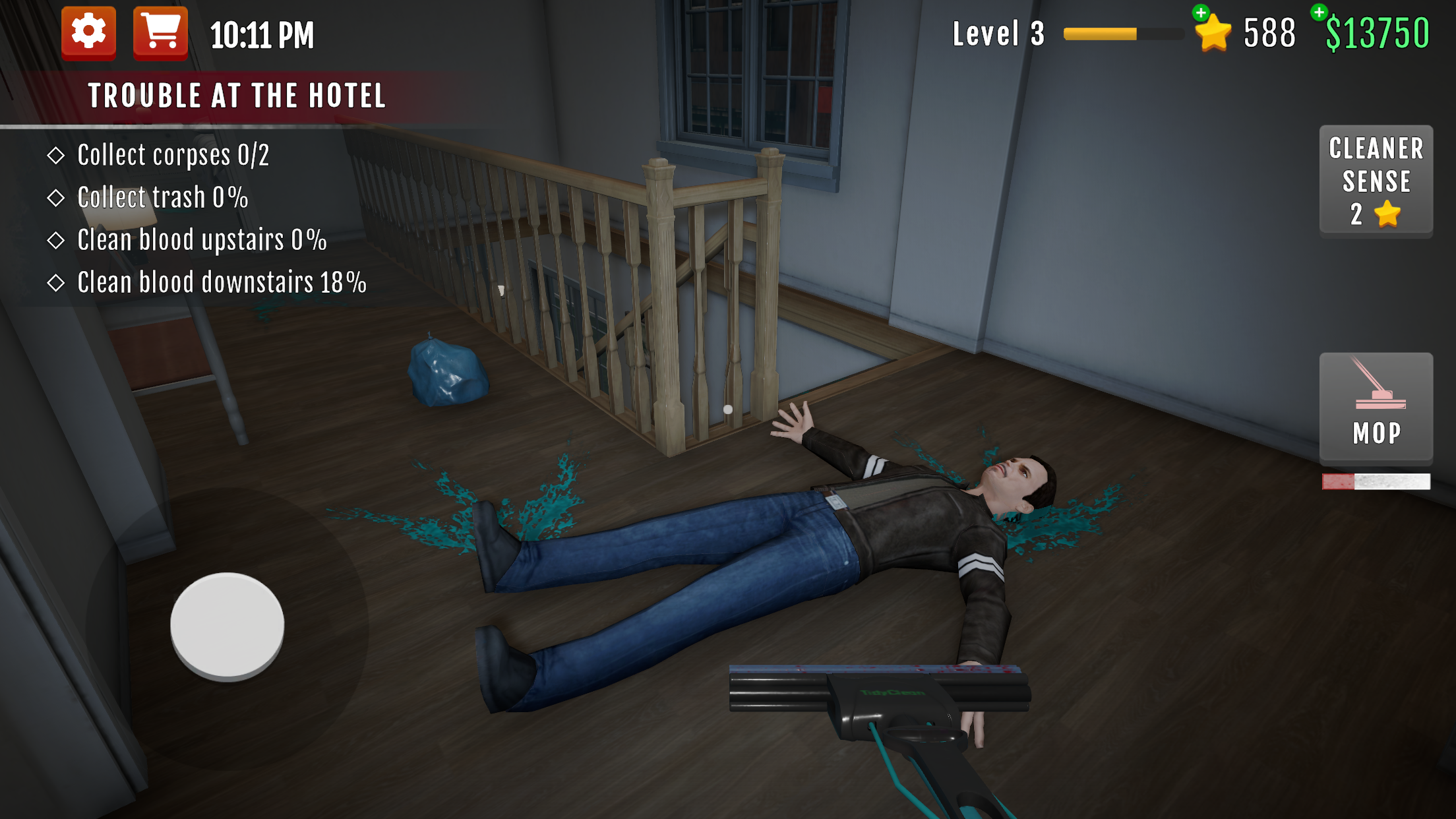Click the mop durability bar below the Mop icon
The image size is (1456, 819).
coord(1376,483)
